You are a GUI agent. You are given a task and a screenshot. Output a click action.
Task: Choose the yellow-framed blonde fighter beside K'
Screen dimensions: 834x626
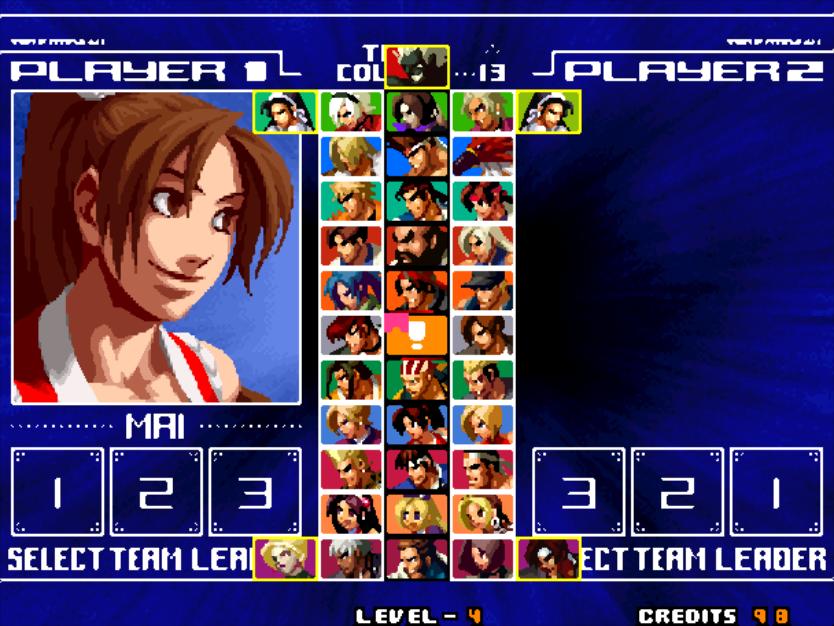point(285,558)
